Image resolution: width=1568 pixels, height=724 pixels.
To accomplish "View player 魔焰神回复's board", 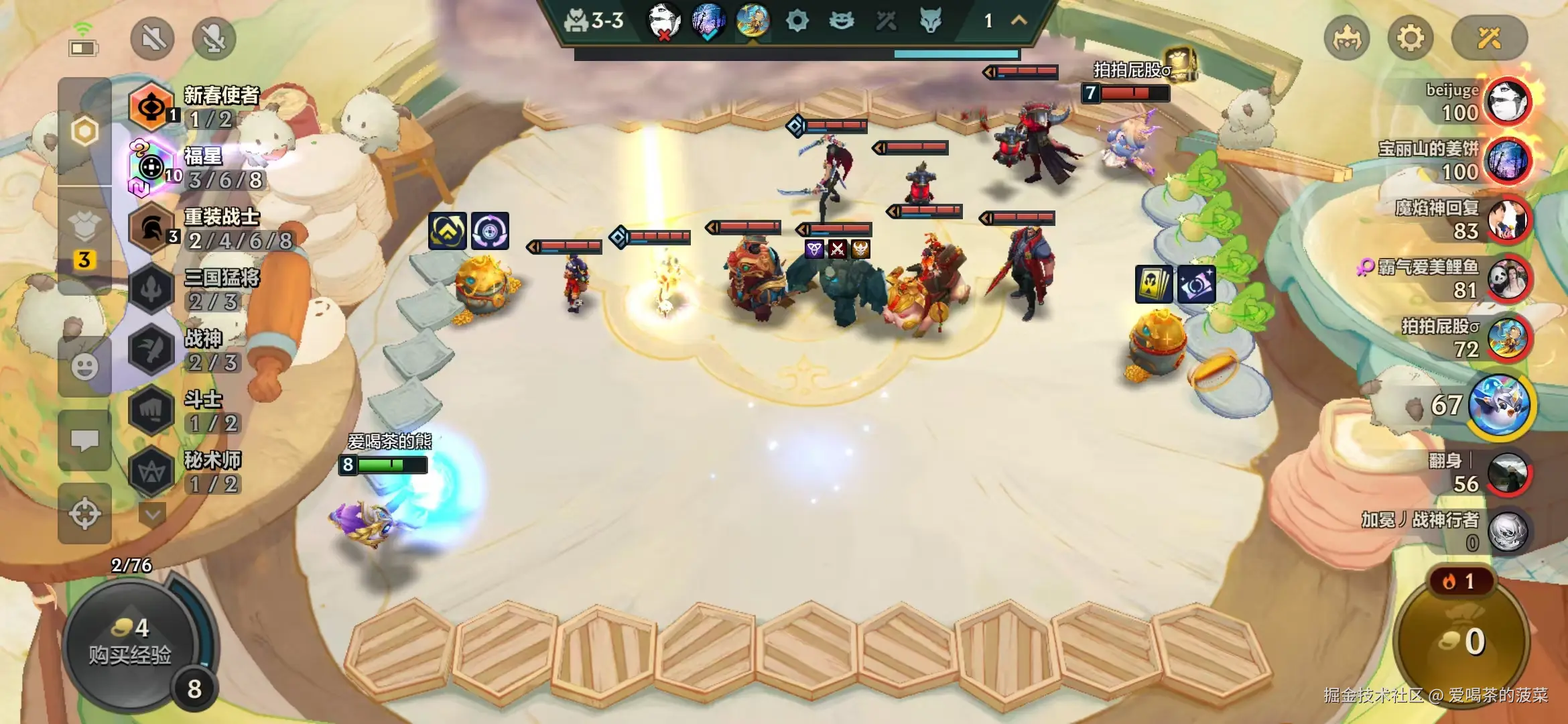I will tap(1507, 220).
